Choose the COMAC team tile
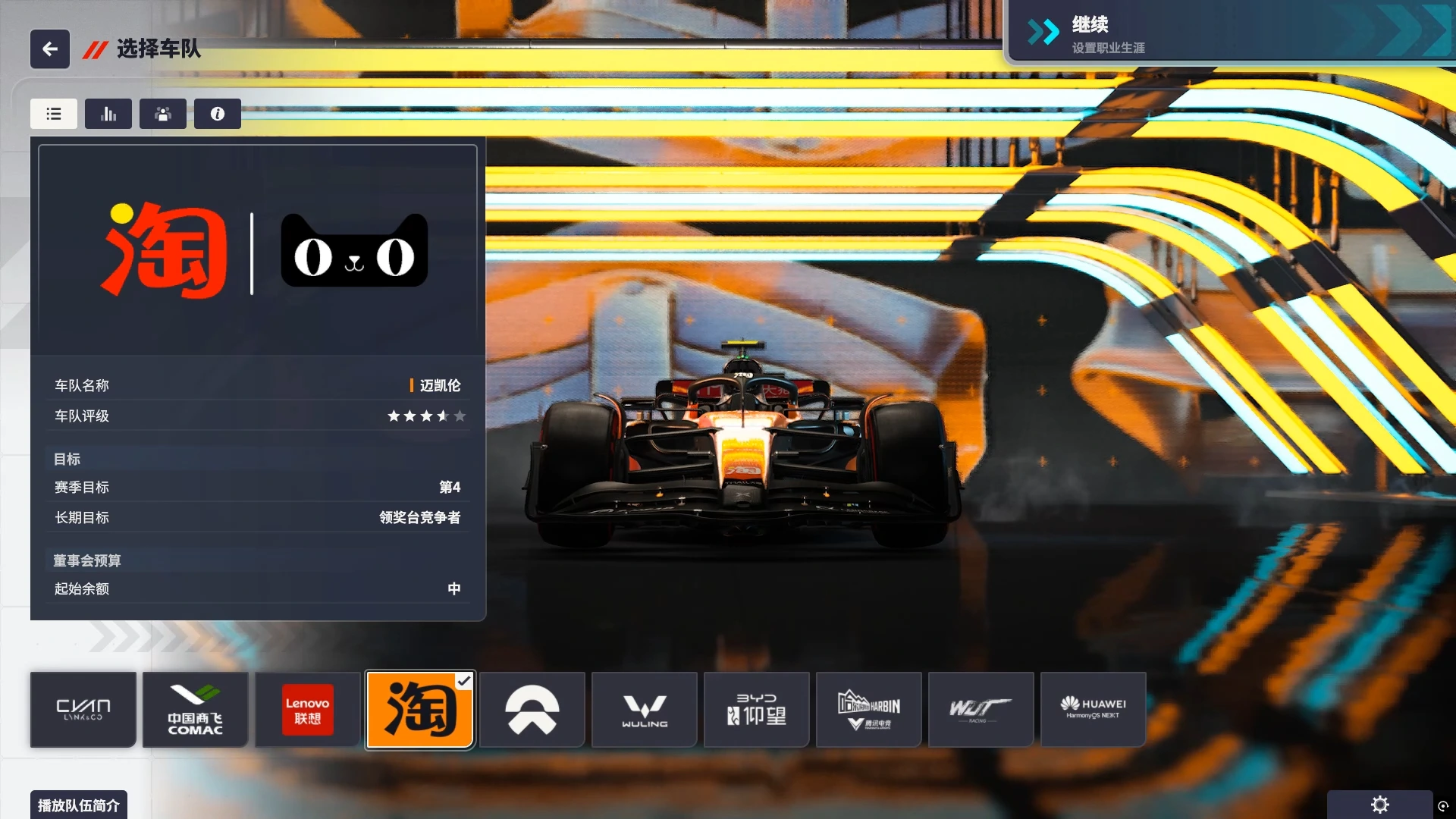This screenshot has height=819, width=1456. pyautogui.click(x=196, y=710)
